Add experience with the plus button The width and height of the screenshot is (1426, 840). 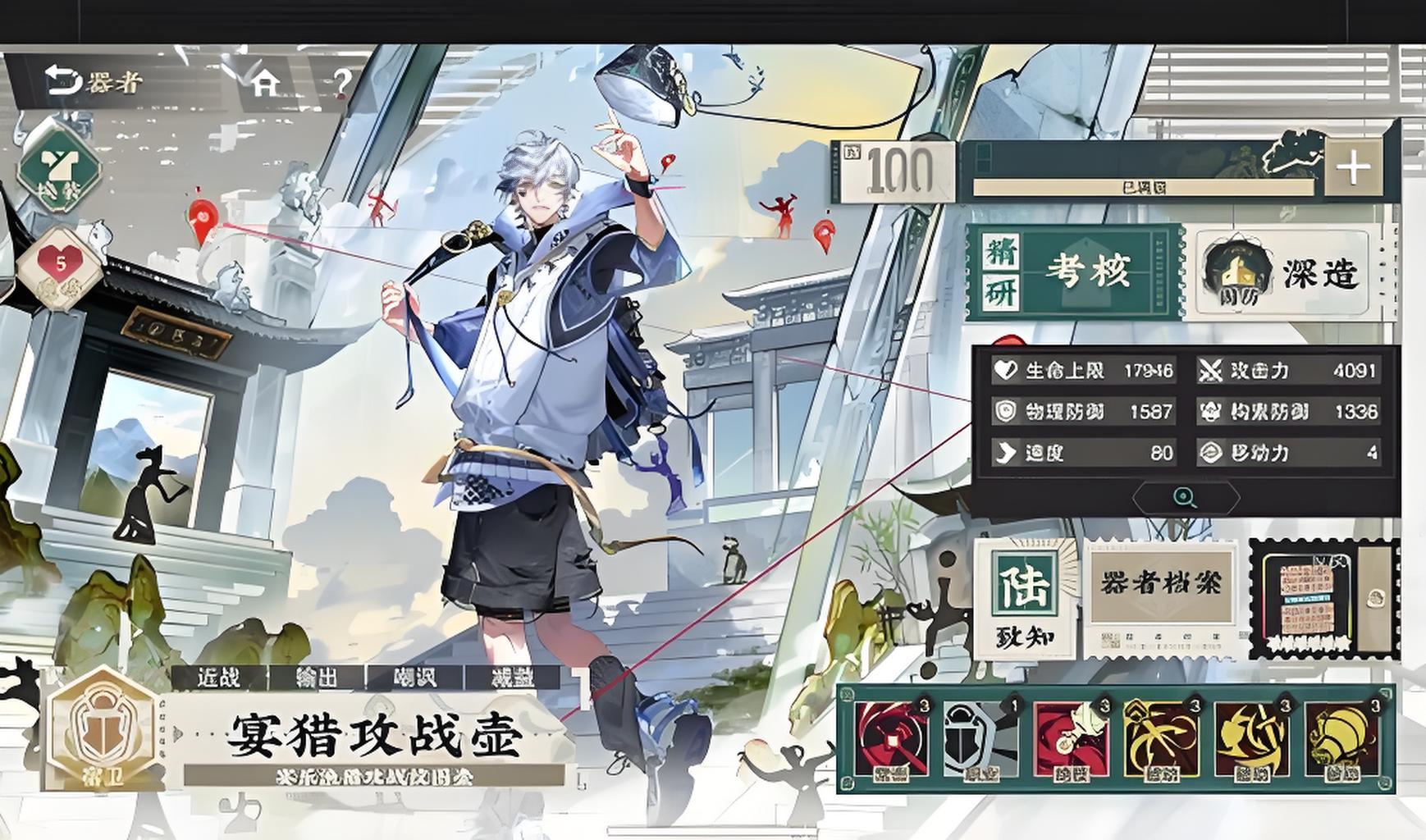pos(1352,169)
